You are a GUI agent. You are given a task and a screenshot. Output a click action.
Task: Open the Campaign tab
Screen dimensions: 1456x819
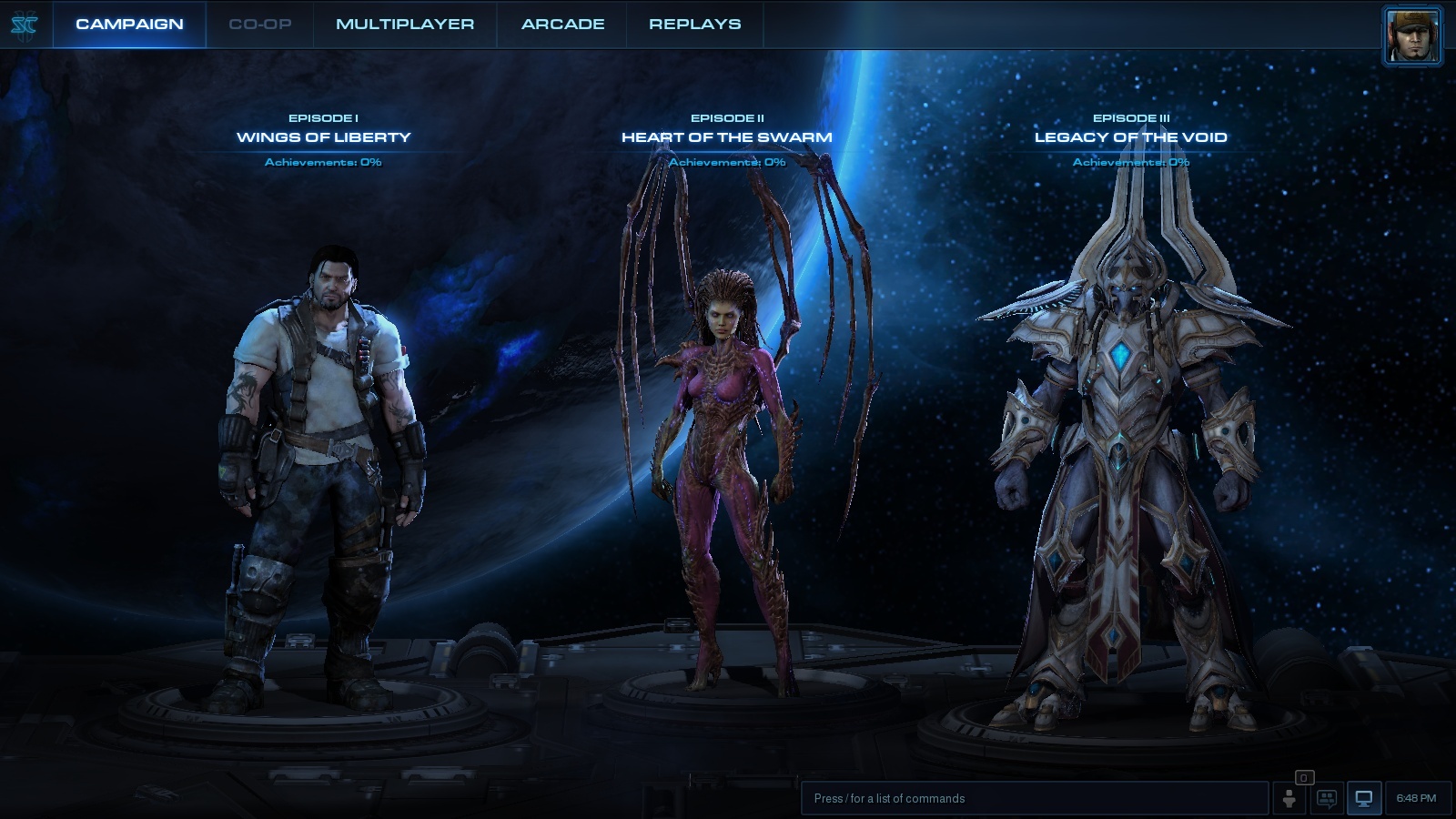129,25
